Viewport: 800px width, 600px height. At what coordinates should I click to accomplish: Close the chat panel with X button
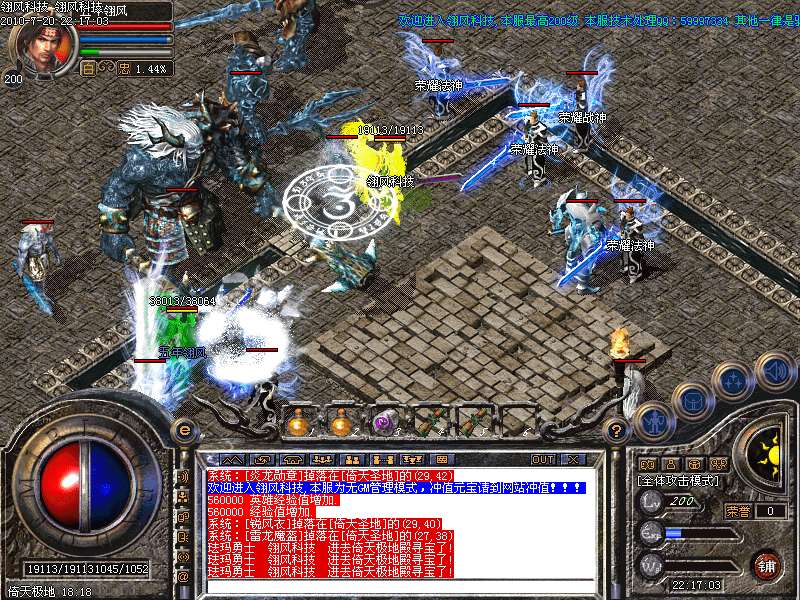point(572,460)
